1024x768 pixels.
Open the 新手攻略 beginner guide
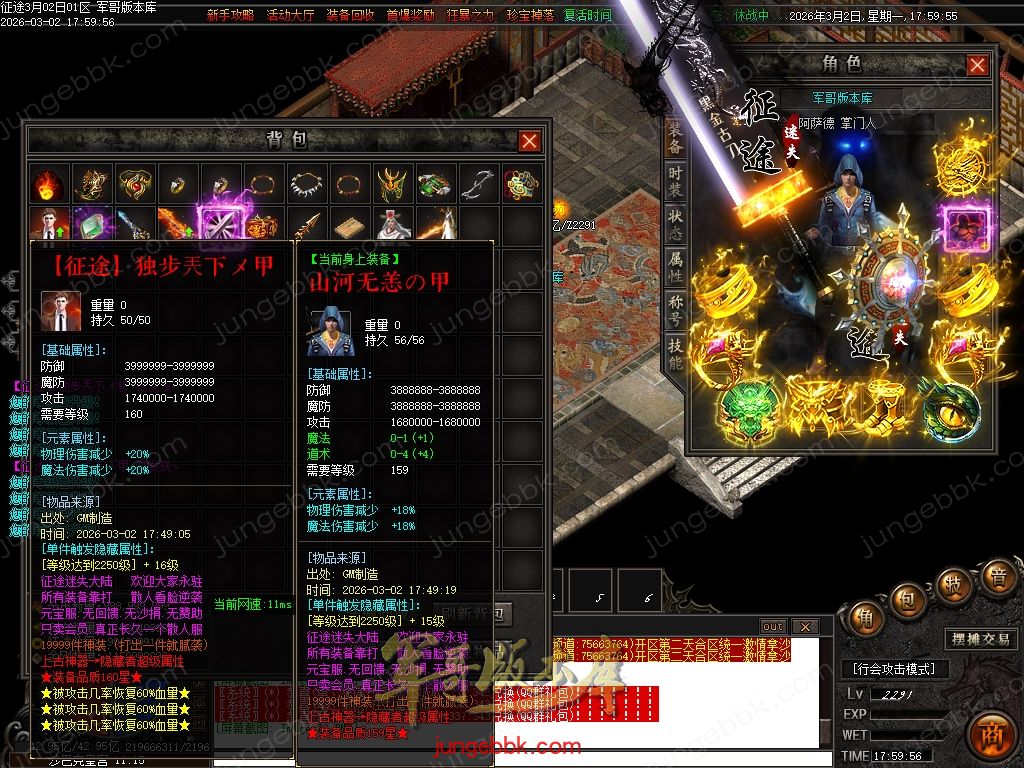230,16
